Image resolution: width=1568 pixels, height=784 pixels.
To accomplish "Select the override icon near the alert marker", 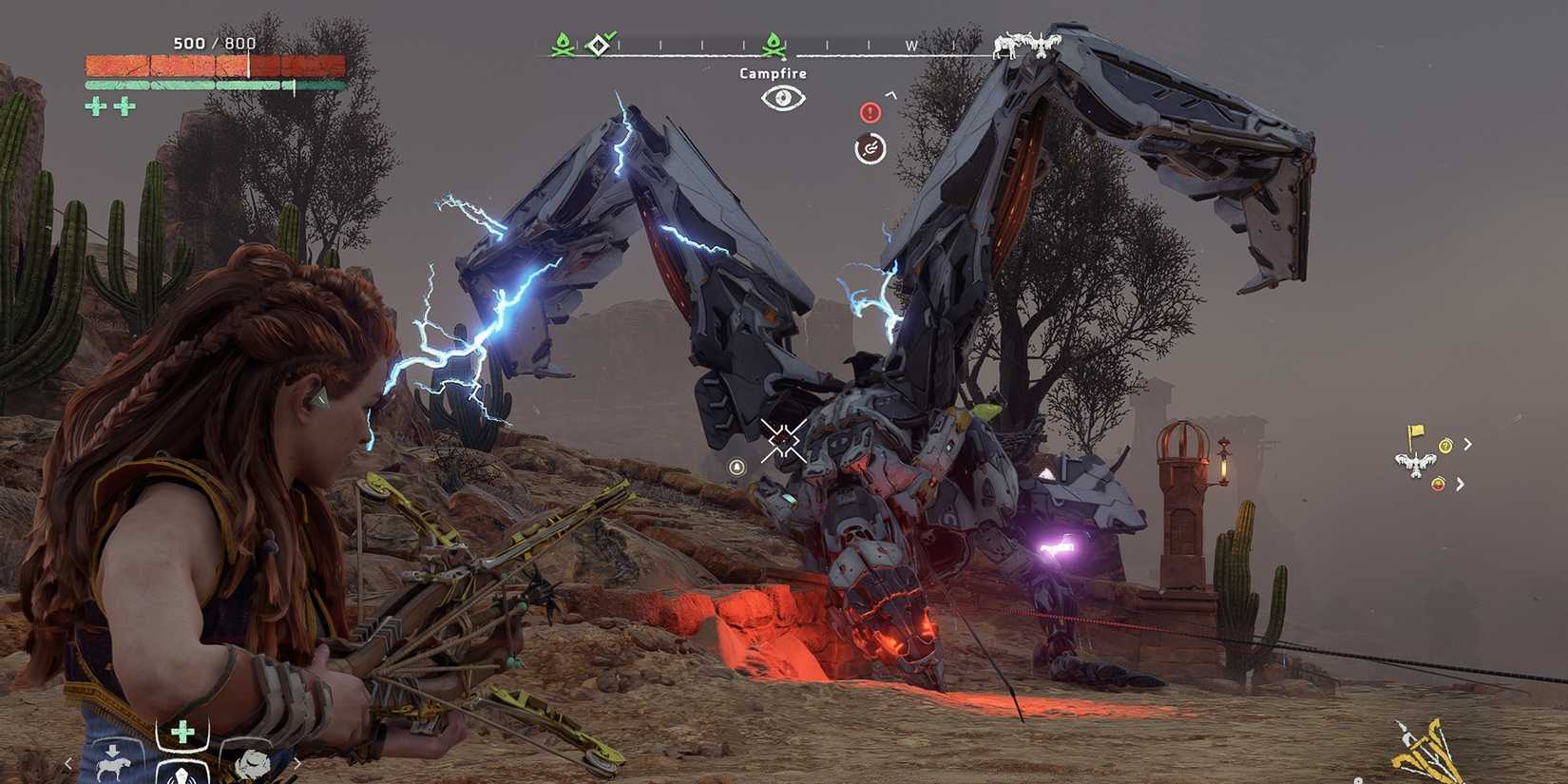I will coord(870,148).
